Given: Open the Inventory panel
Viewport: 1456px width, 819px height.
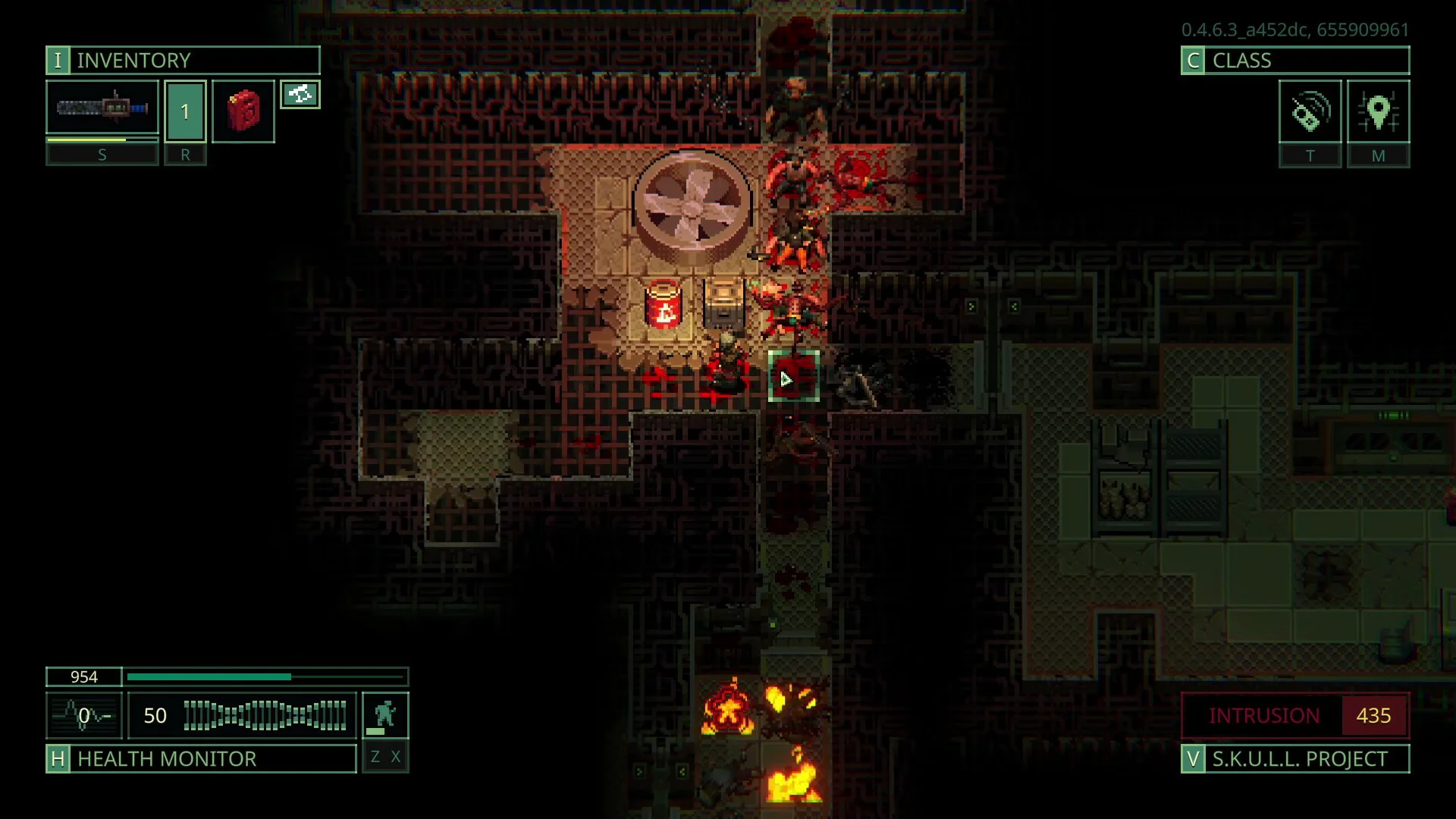Looking at the screenshot, I should coord(182,61).
